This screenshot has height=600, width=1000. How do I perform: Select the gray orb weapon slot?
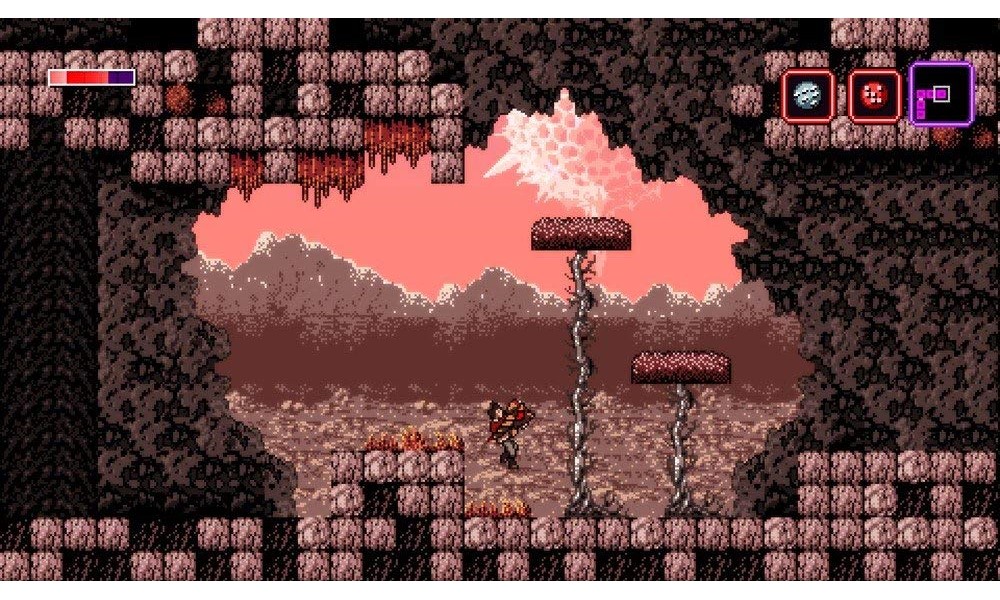[x=807, y=95]
